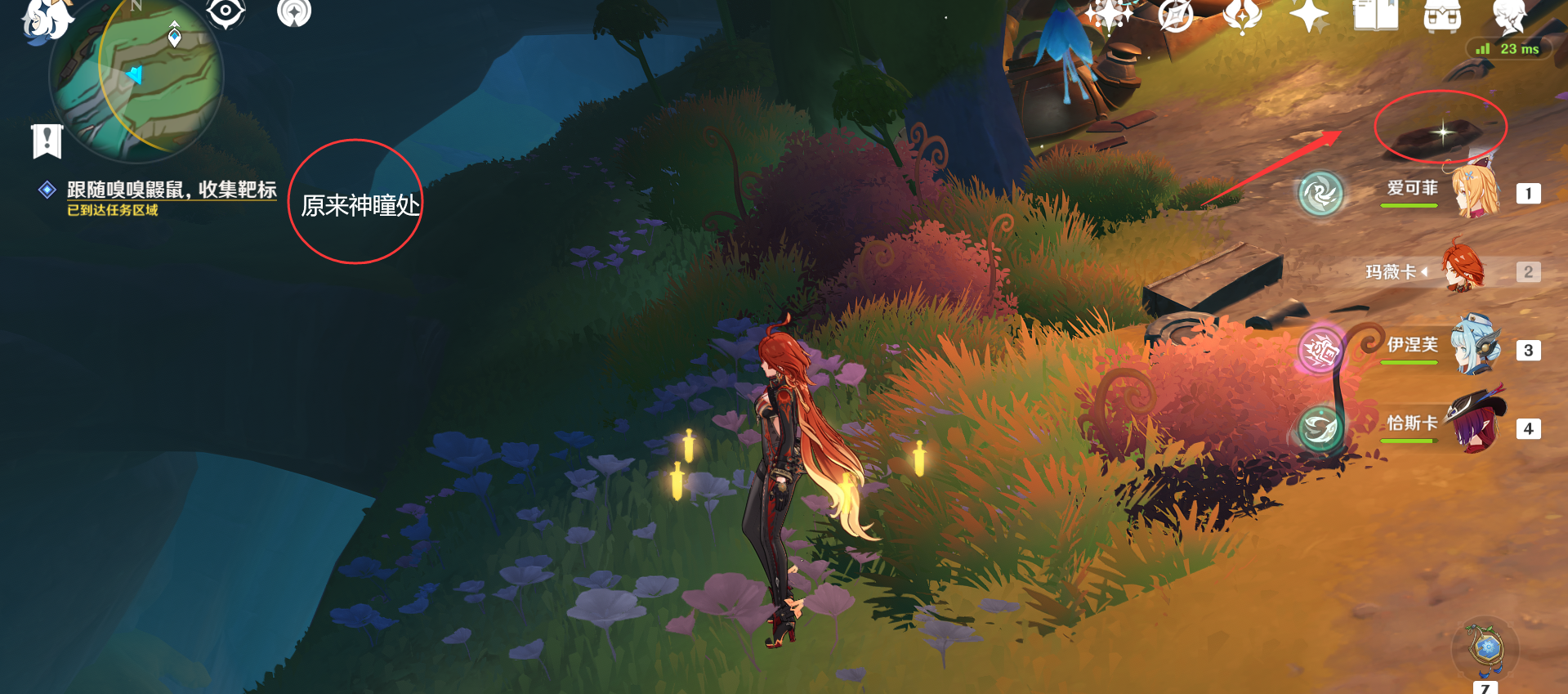Open the winged battle pass icon
Image resolution: width=1568 pixels, height=694 pixels.
tap(1242, 15)
